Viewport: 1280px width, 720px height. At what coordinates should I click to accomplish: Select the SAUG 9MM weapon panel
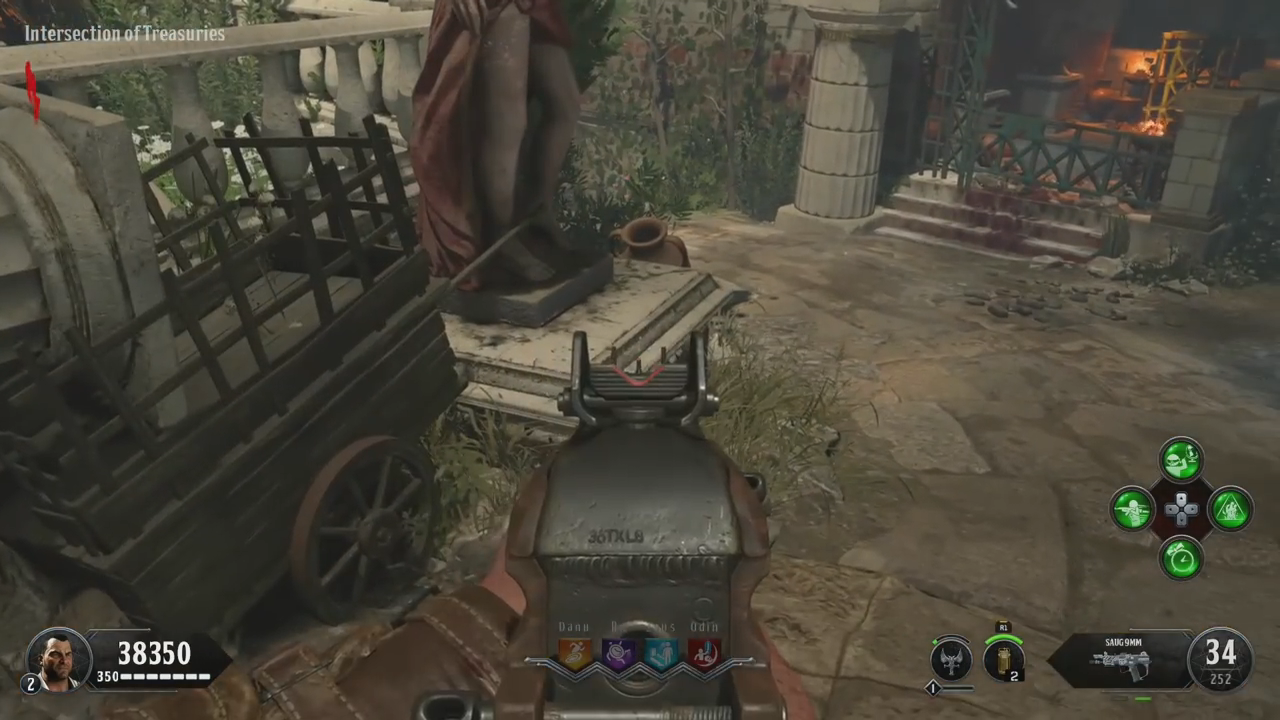click(x=1121, y=660)
